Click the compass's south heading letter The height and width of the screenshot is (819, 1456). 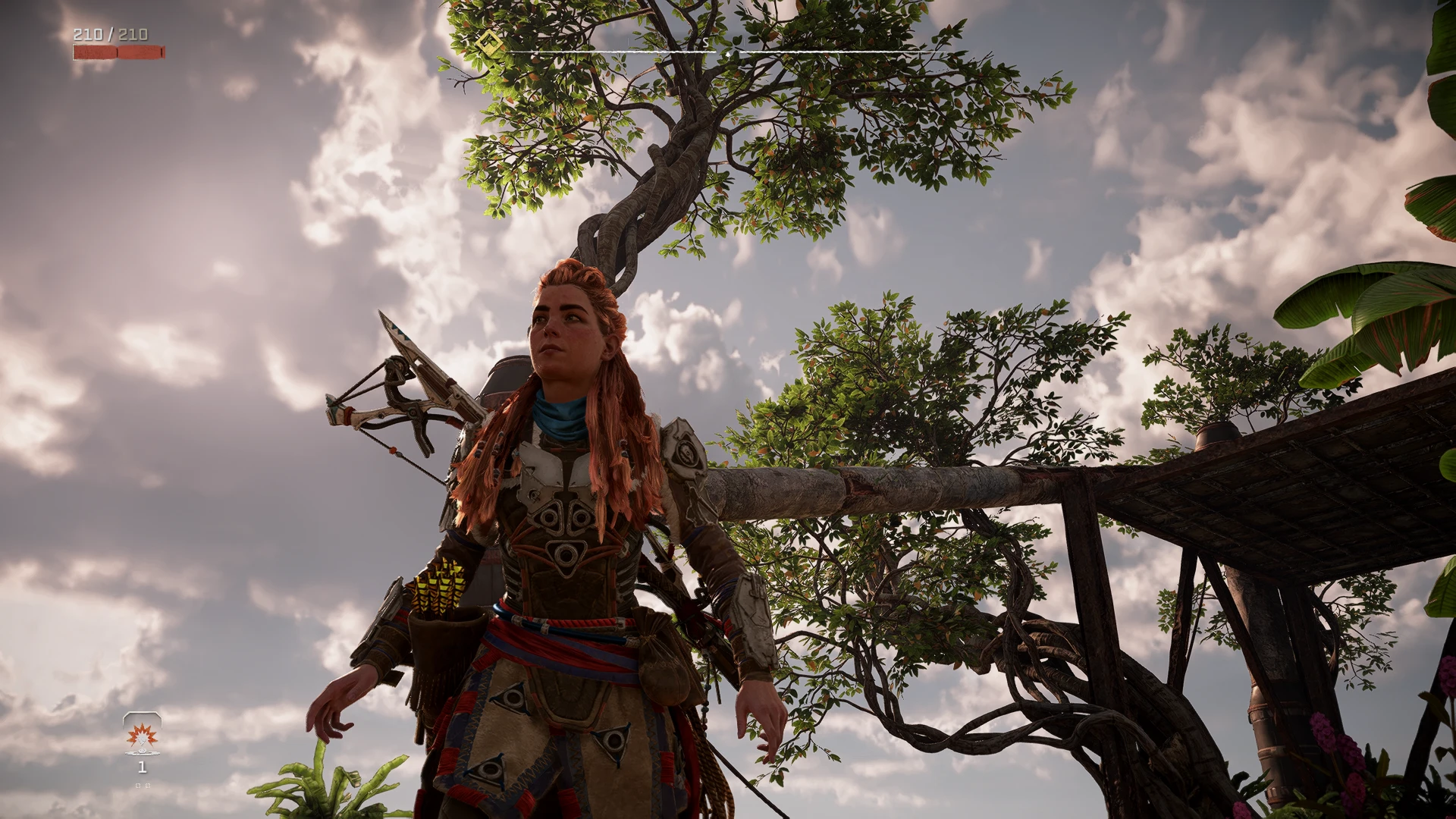pos(707,42)
